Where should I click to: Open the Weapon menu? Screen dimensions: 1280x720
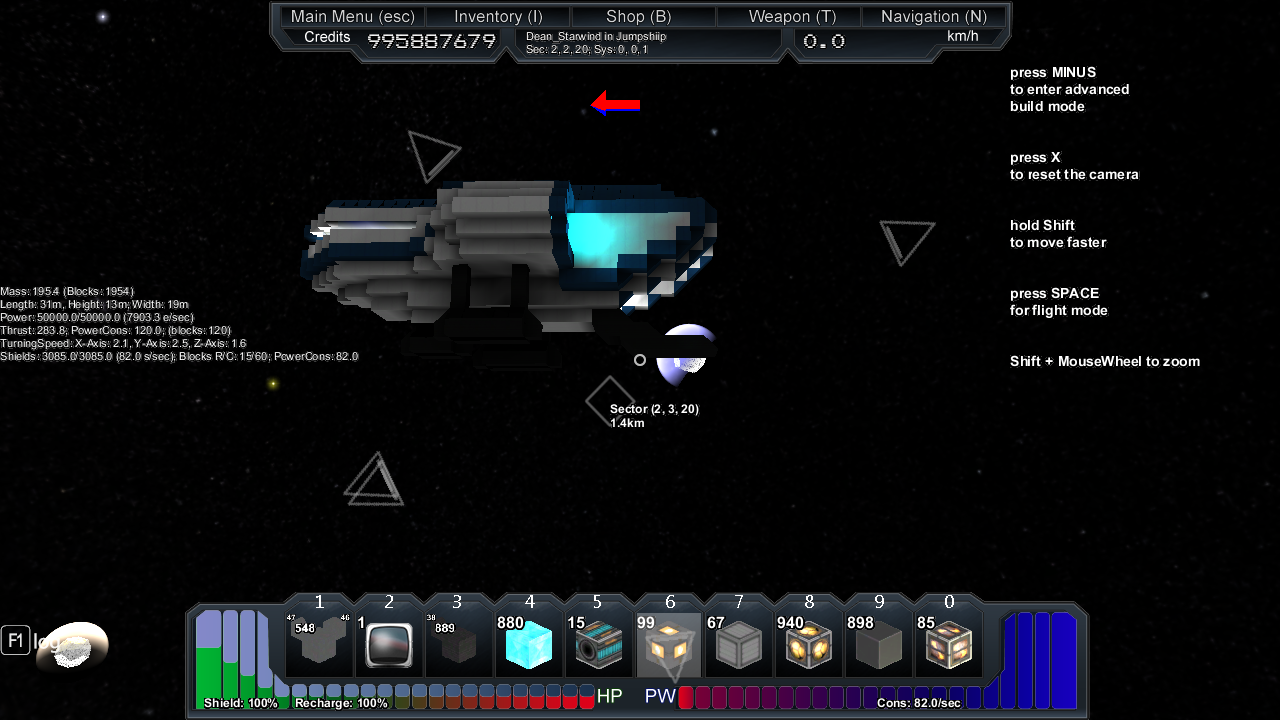[792, 16]
